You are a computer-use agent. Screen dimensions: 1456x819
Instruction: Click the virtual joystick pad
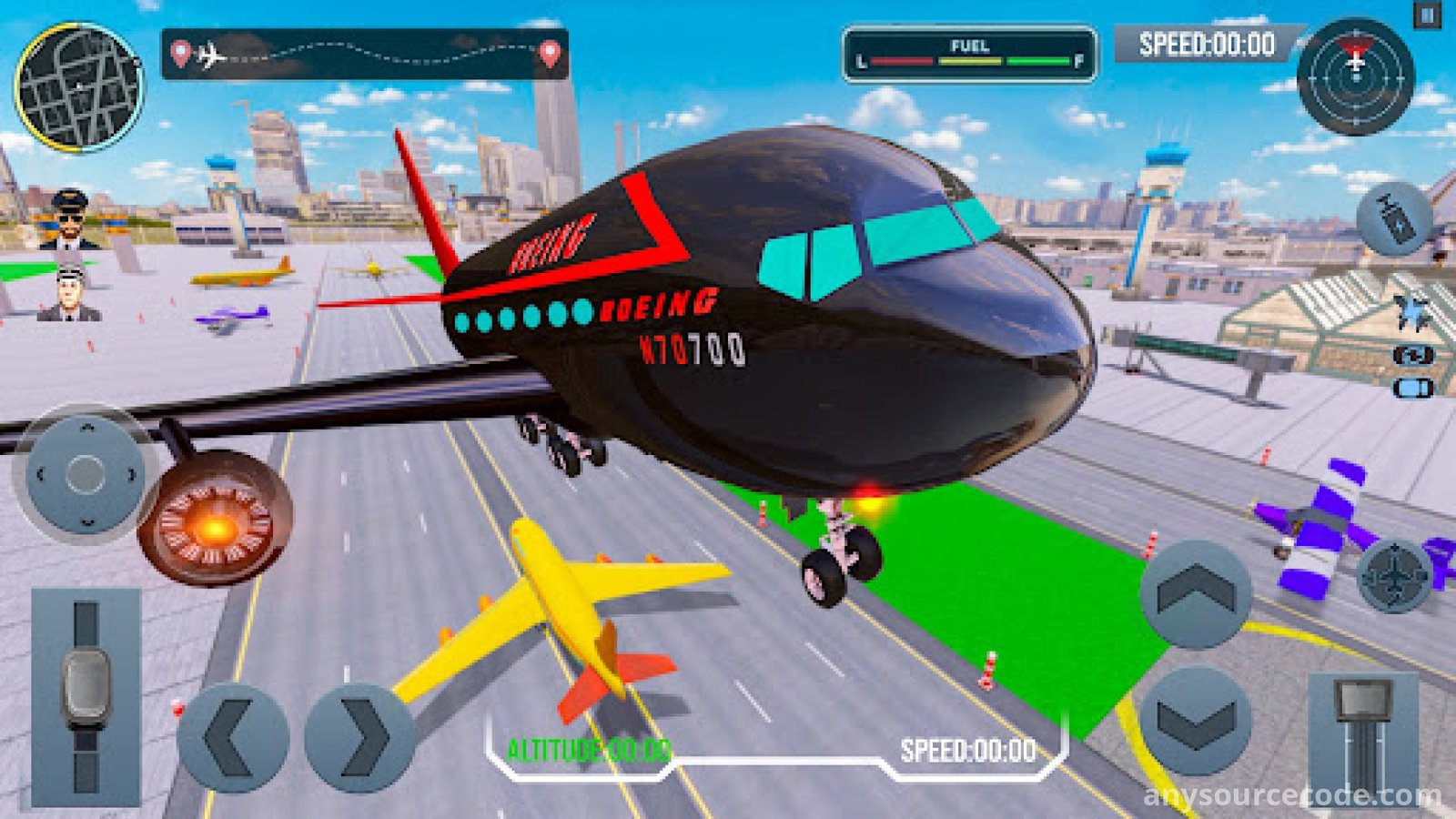[86, 474]
